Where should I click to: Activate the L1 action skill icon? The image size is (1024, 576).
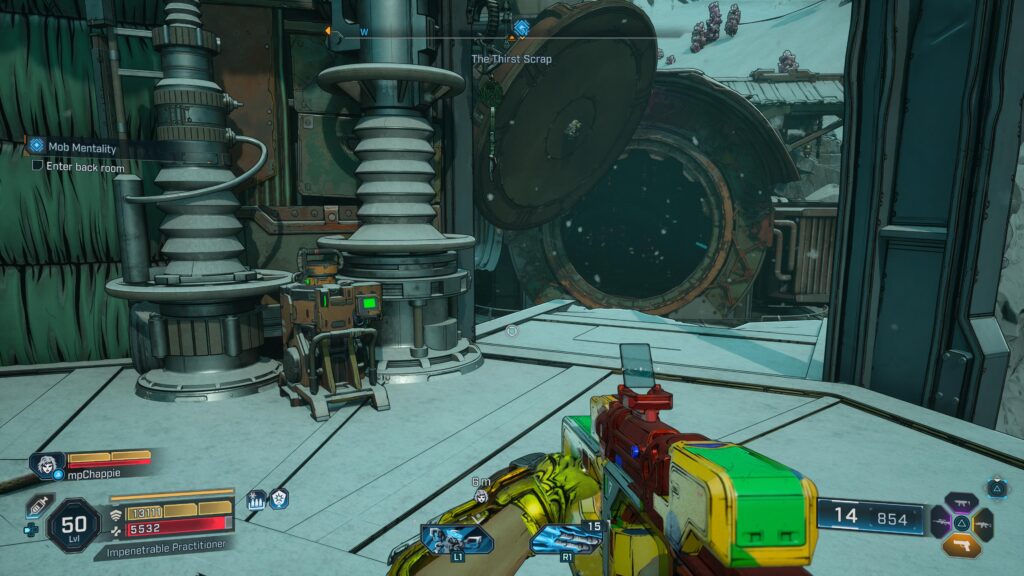point(456,539)
